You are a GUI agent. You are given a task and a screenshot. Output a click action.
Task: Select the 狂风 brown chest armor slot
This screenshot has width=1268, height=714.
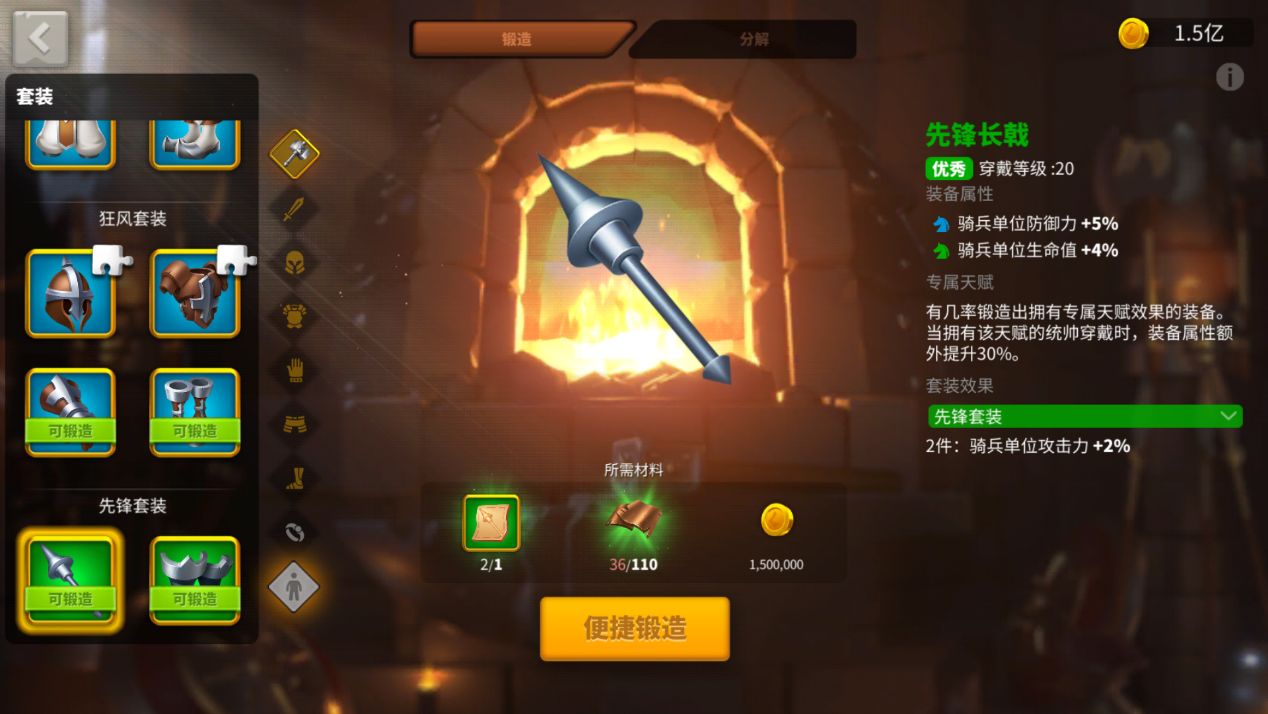(x=195, y=293)
